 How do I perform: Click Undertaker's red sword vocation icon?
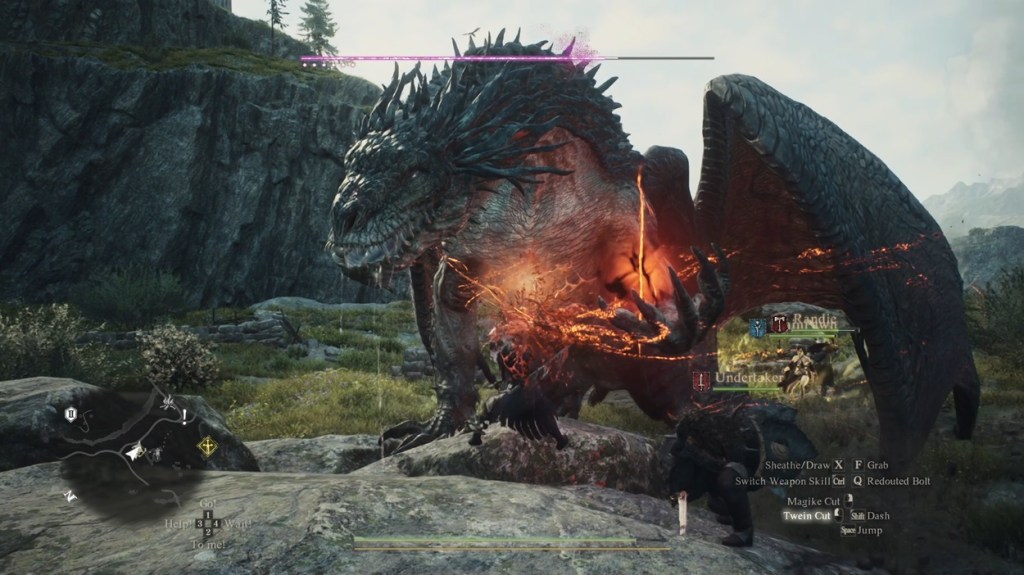(x=702, y=380)
